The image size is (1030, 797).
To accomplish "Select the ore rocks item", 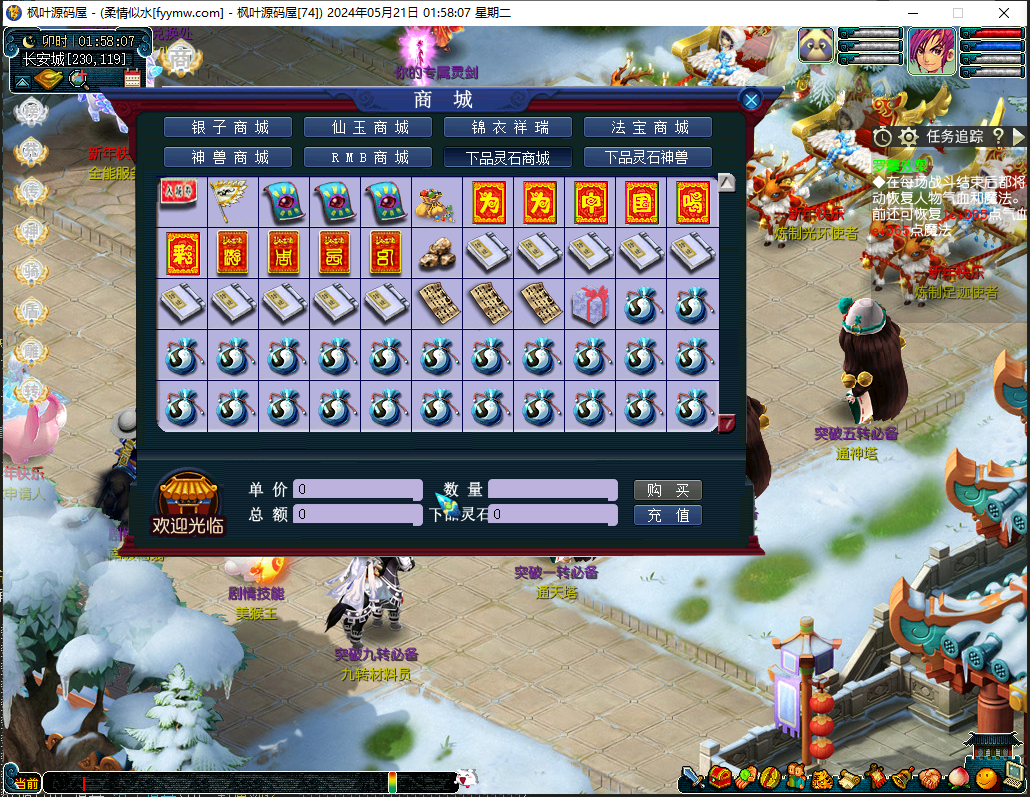I will [x=437, y=253].
